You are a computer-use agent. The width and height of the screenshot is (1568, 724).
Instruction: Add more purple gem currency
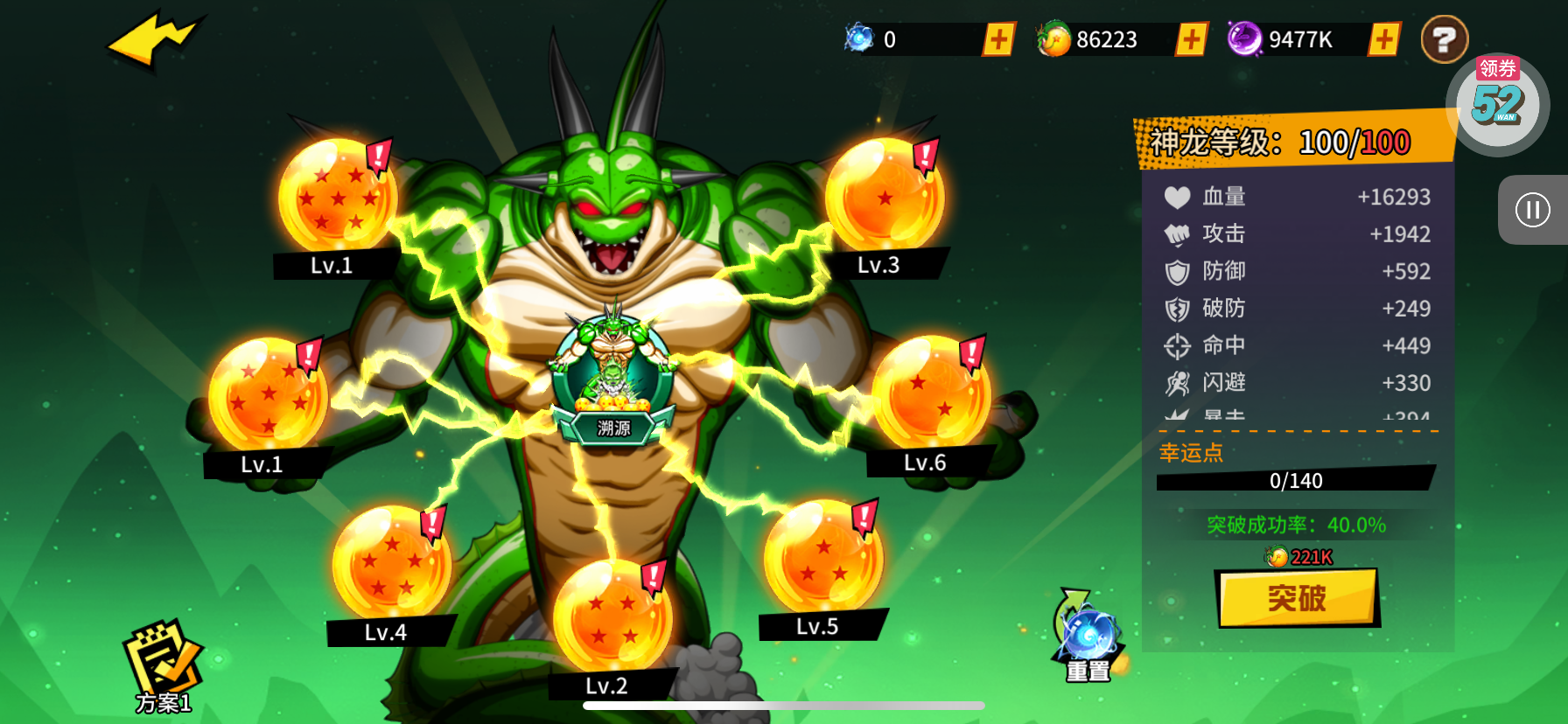coord(1383,39)
